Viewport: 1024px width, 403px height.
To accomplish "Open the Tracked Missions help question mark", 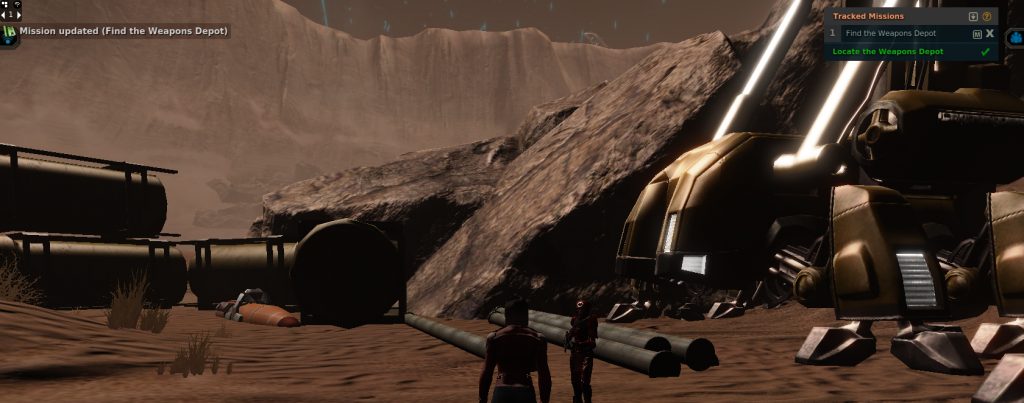I will coord(987,16).
